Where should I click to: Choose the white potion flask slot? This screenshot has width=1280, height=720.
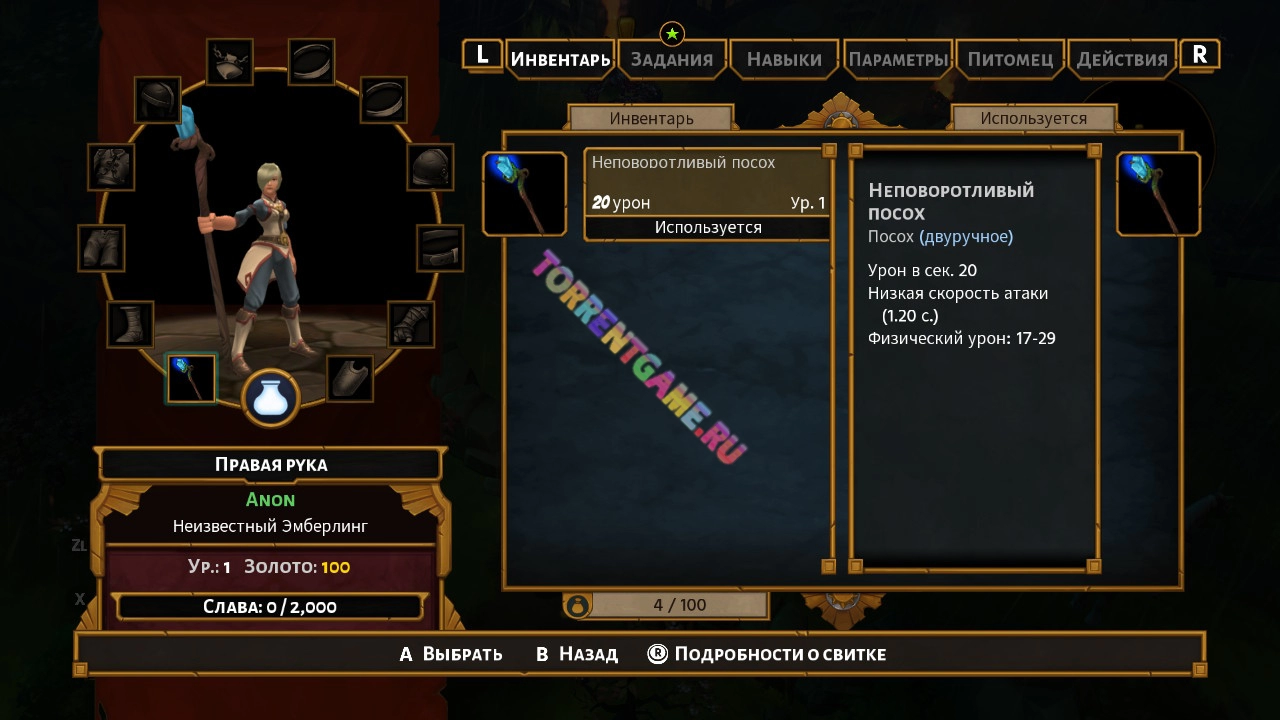[x=271, y=397]
